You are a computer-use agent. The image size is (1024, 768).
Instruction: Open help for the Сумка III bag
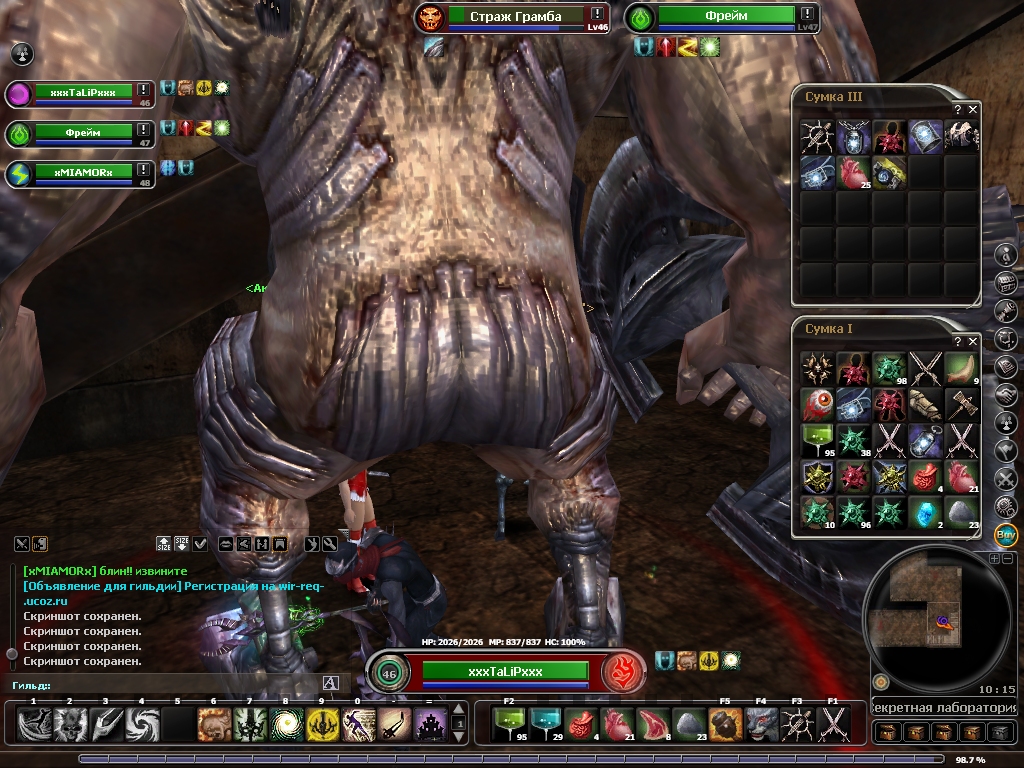coord(958,109)
